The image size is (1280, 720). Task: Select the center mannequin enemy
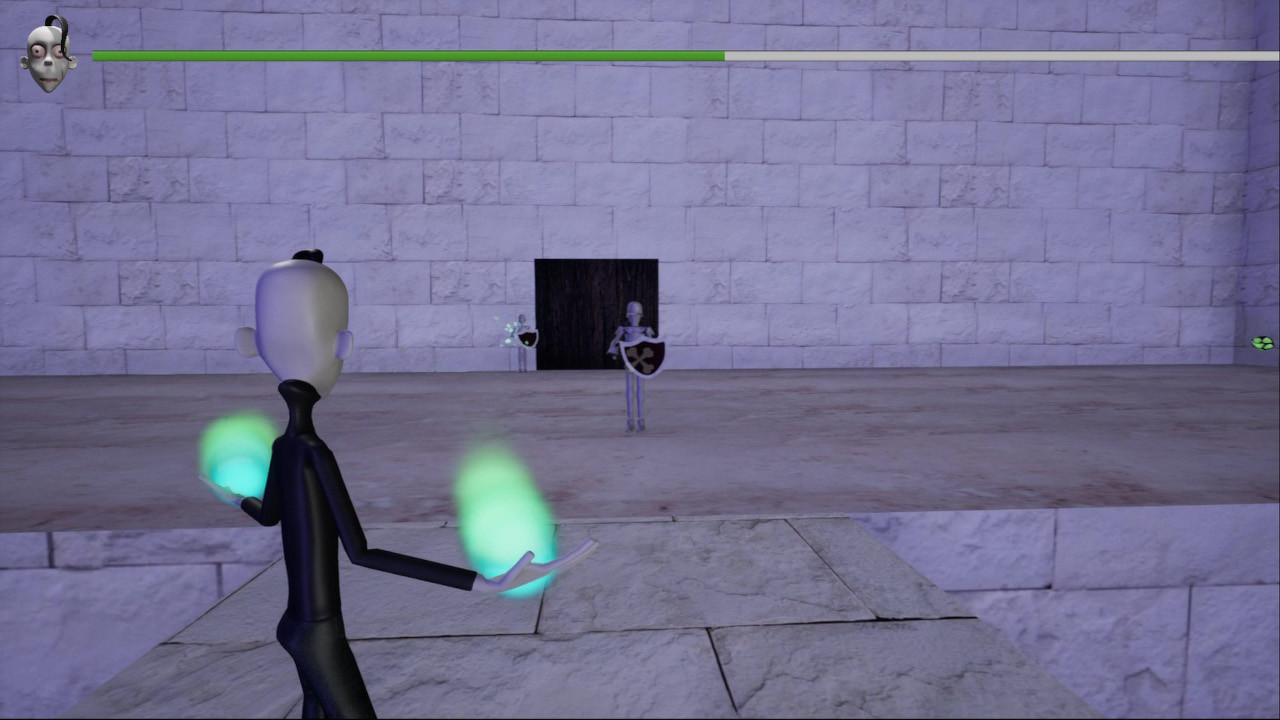coord(632,330)
